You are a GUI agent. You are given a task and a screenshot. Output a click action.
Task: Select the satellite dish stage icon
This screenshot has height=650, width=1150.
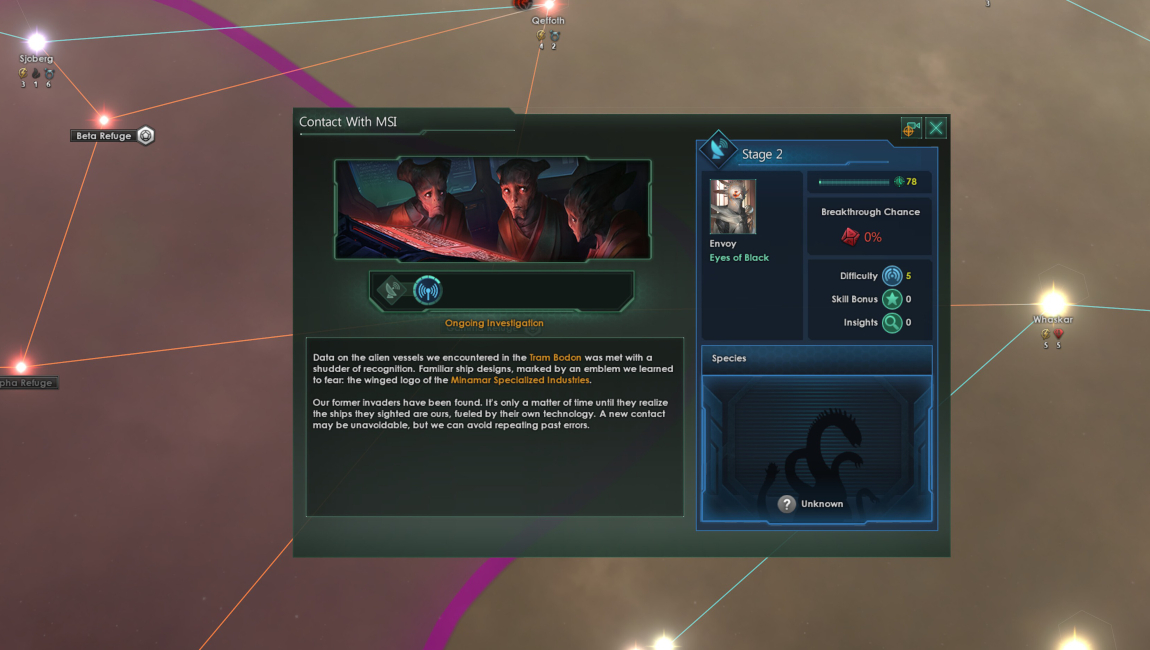(392, 291)
